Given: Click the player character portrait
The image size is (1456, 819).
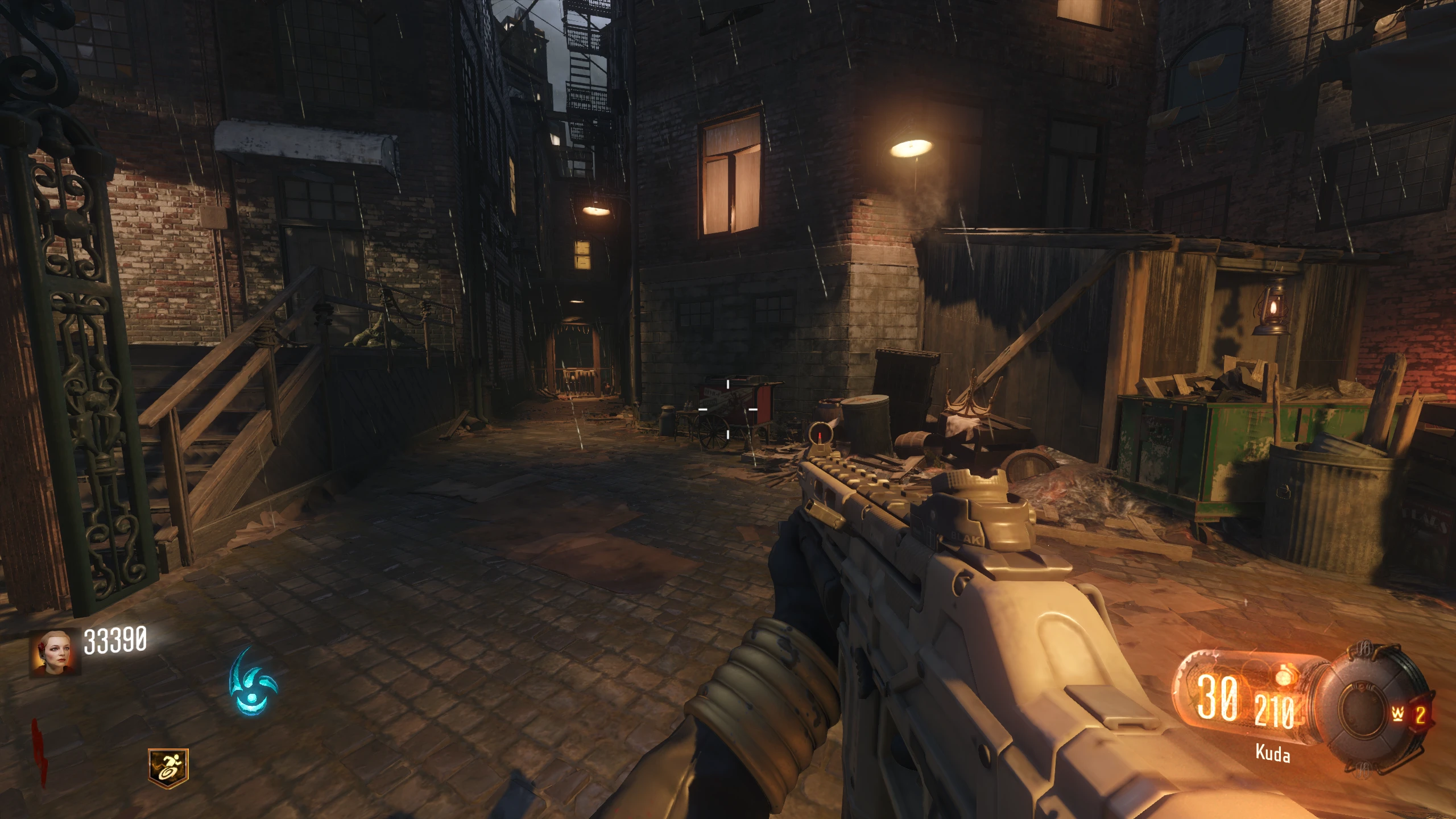Looking at the screenshot, I should [55, 653].
